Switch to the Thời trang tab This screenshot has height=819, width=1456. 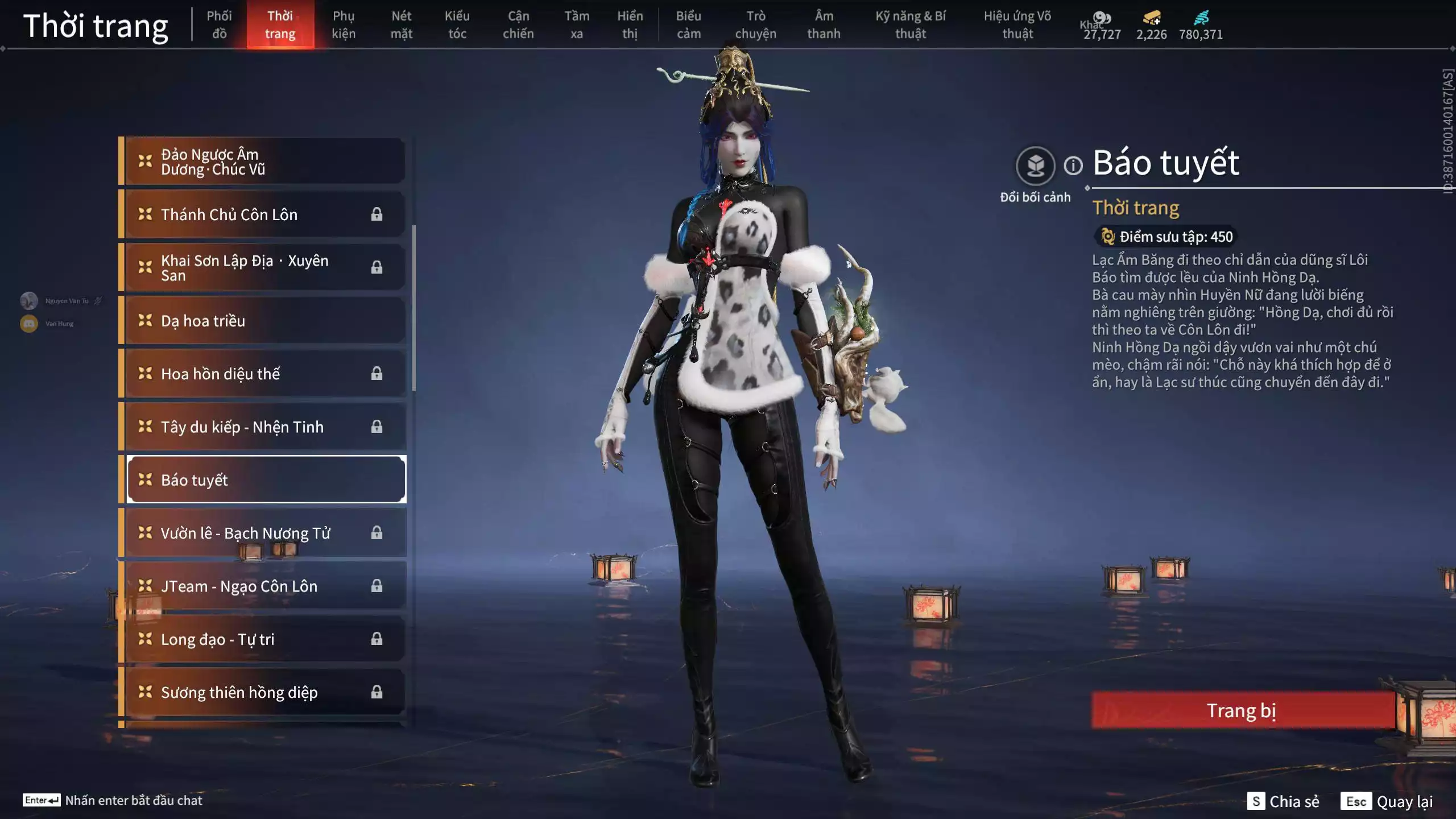click(281, 25)
